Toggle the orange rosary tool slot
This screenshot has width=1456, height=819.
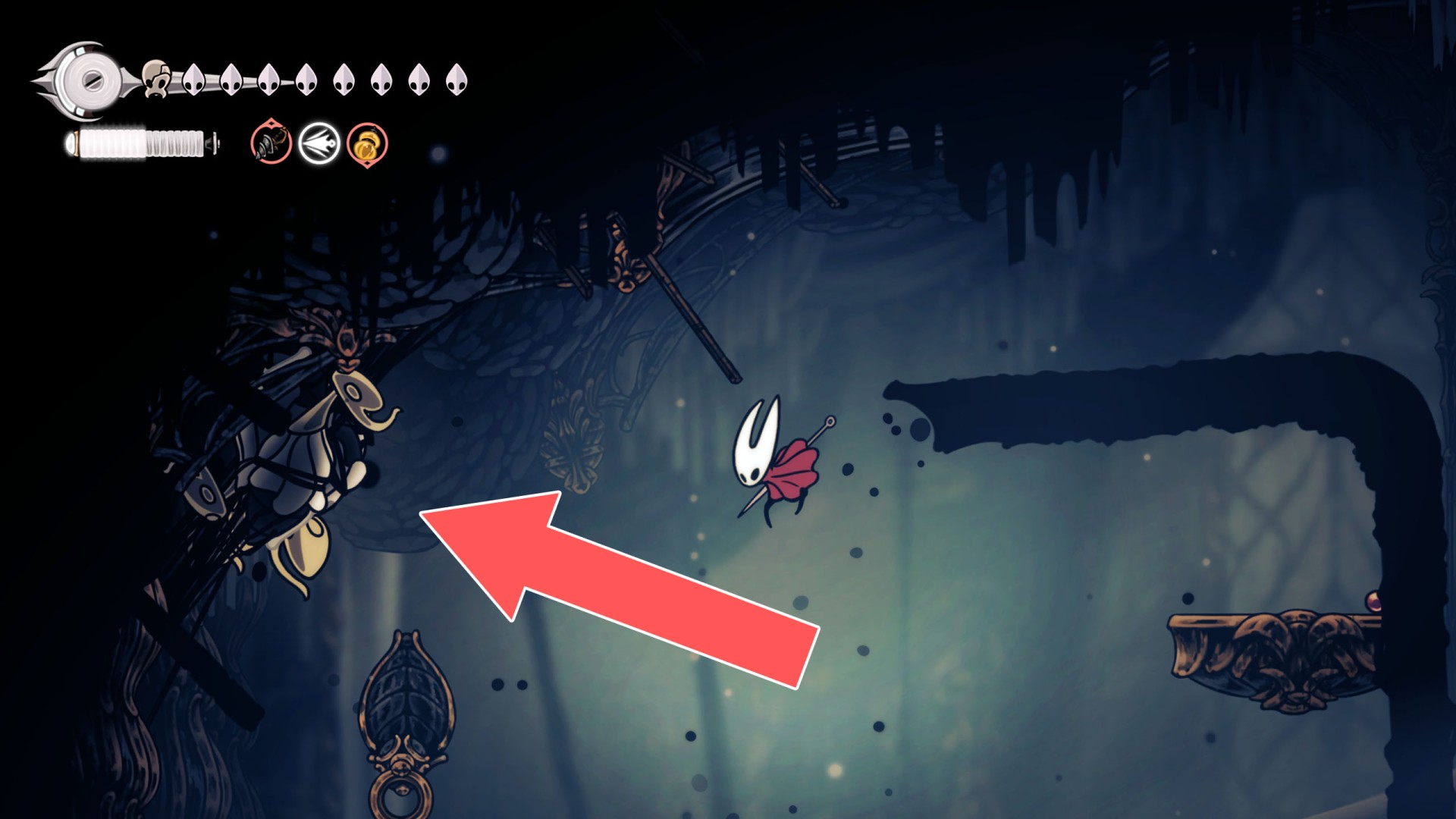(x=366, y=143)
